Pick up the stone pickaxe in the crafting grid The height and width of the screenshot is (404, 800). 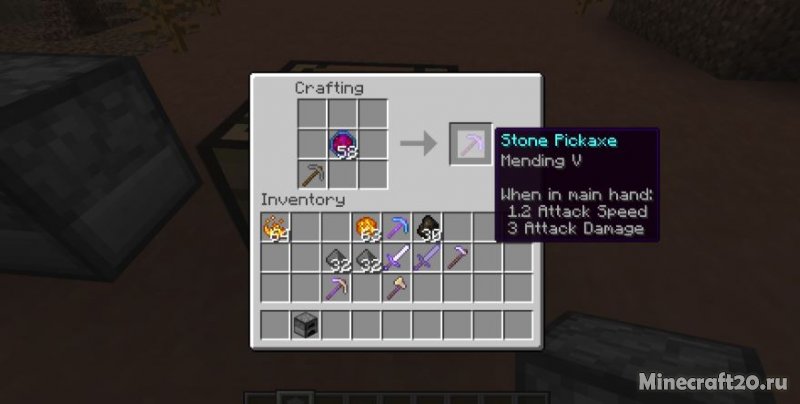313,174
